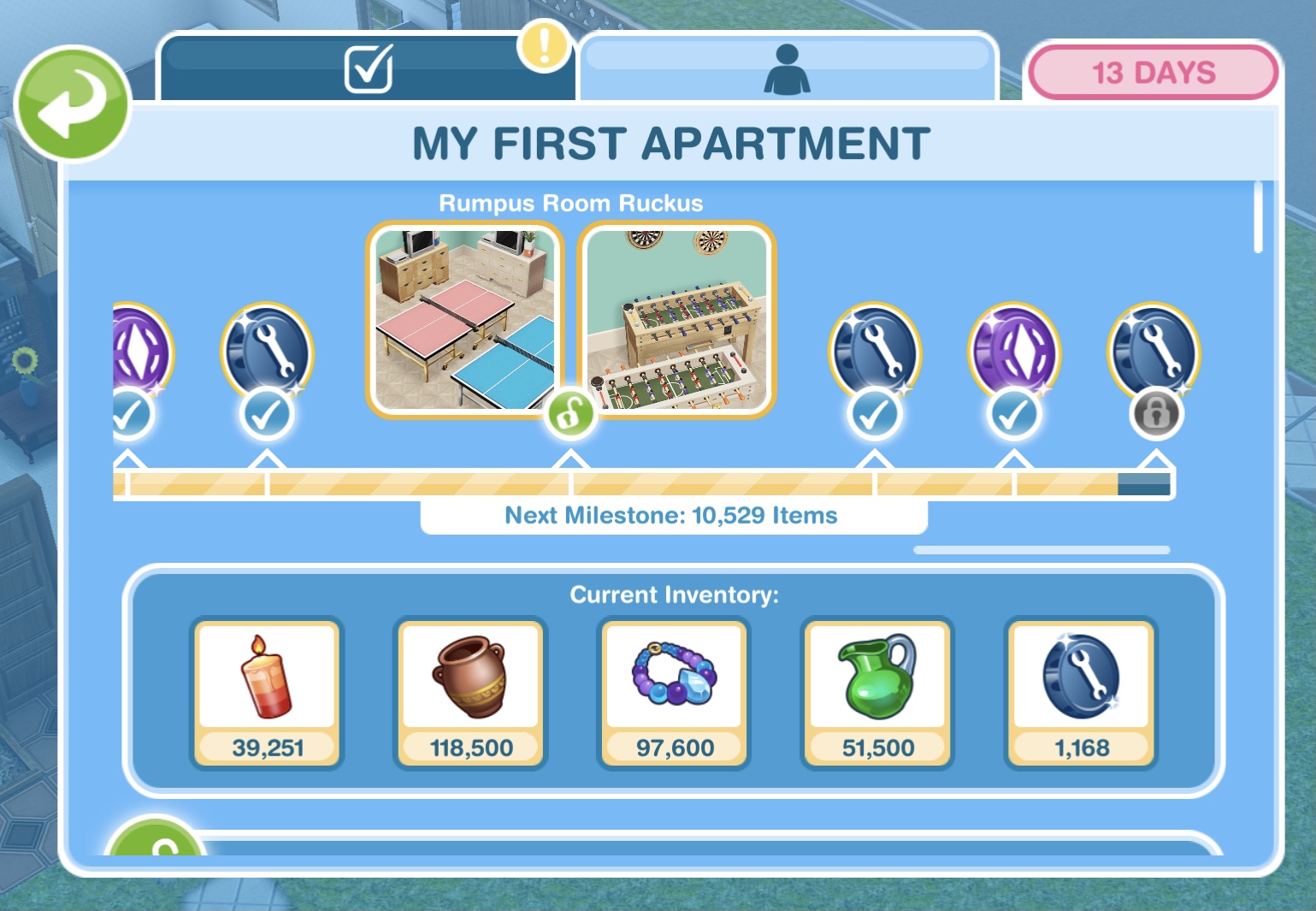This screenshot has width=1316, height=911.
Task: Pick the green glass jug inventory item
Action: (878, 693)
